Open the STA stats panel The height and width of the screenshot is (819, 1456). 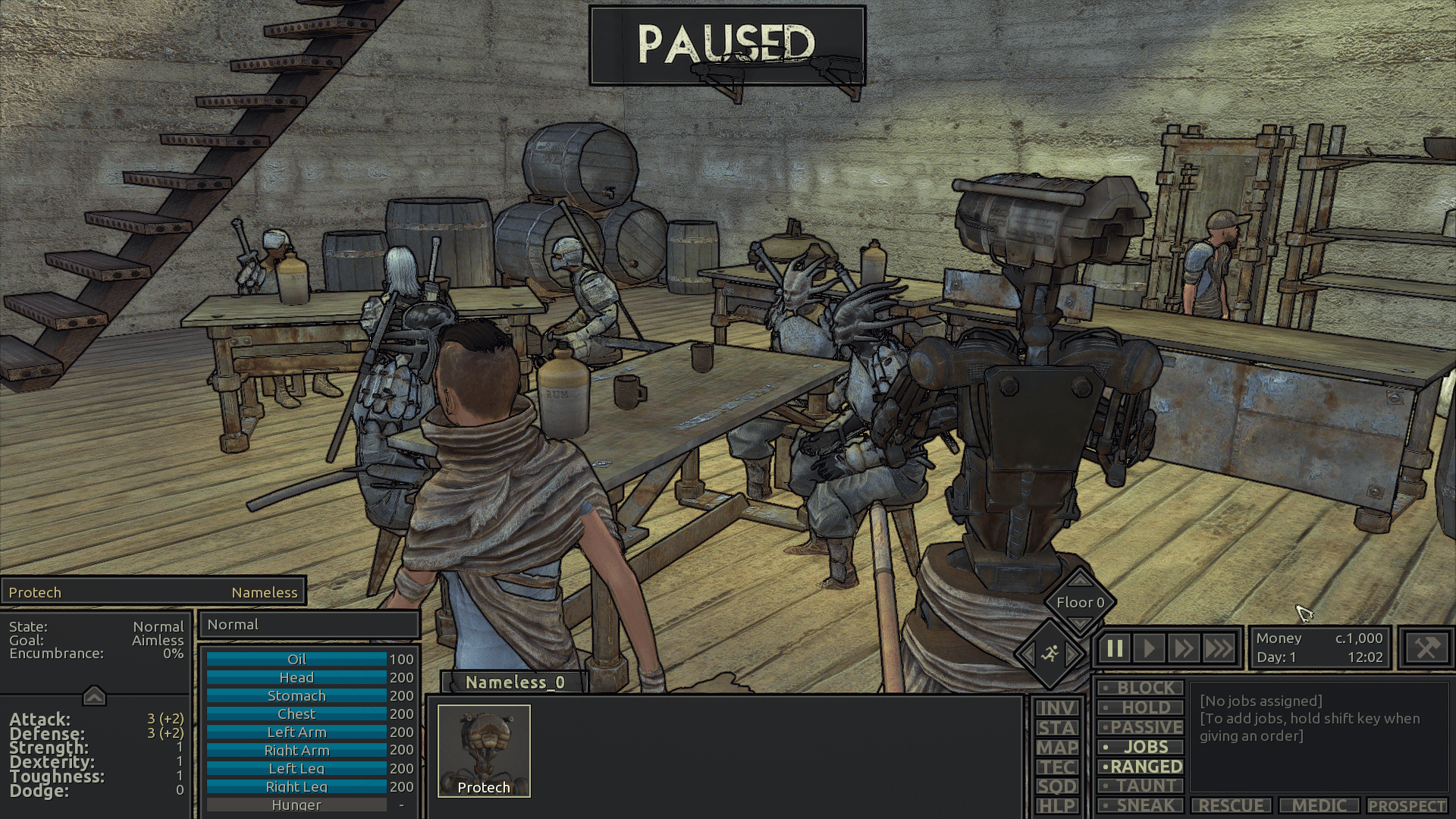1057,728
